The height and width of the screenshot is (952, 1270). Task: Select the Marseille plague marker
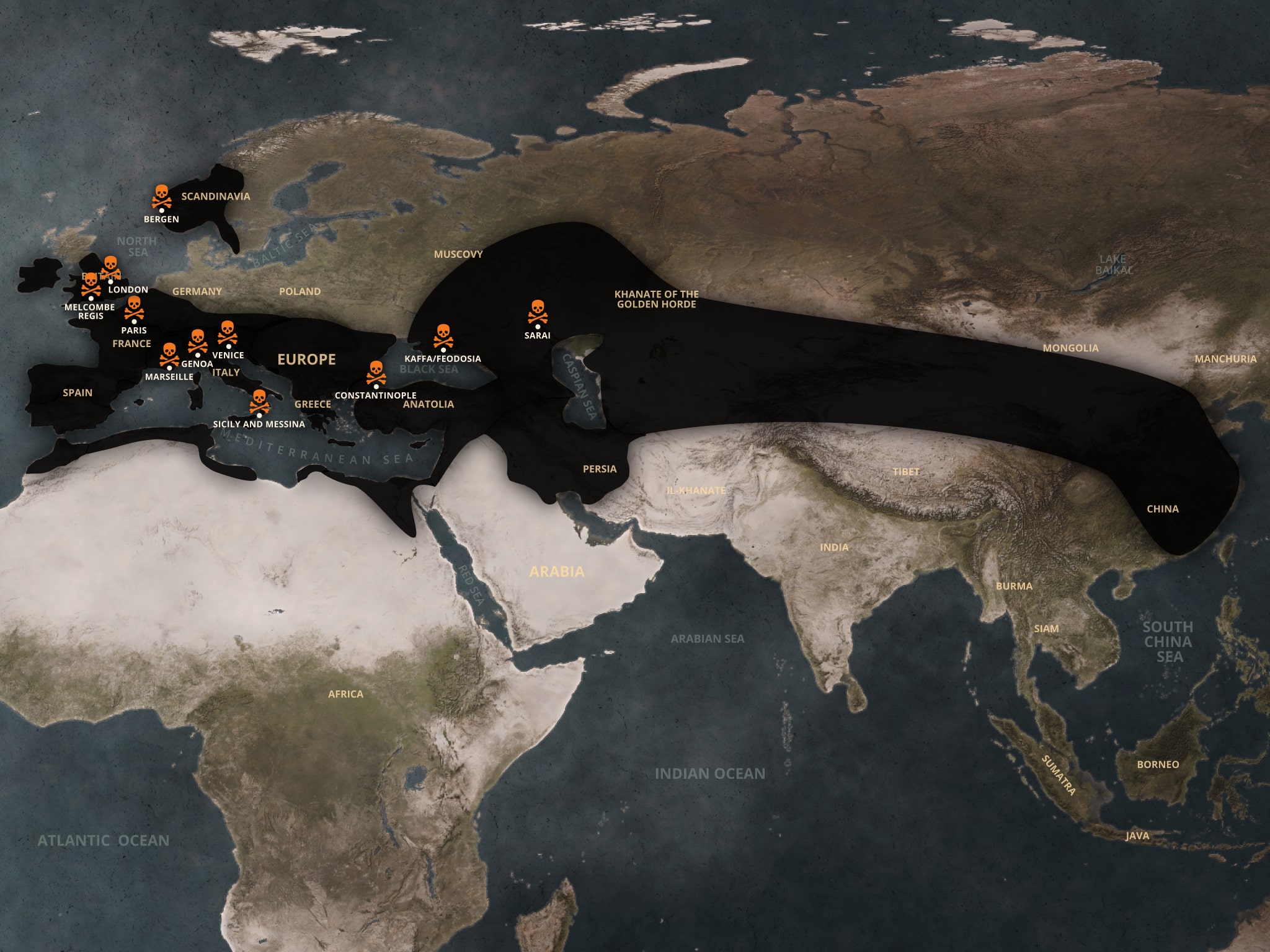tap(169, 355)
